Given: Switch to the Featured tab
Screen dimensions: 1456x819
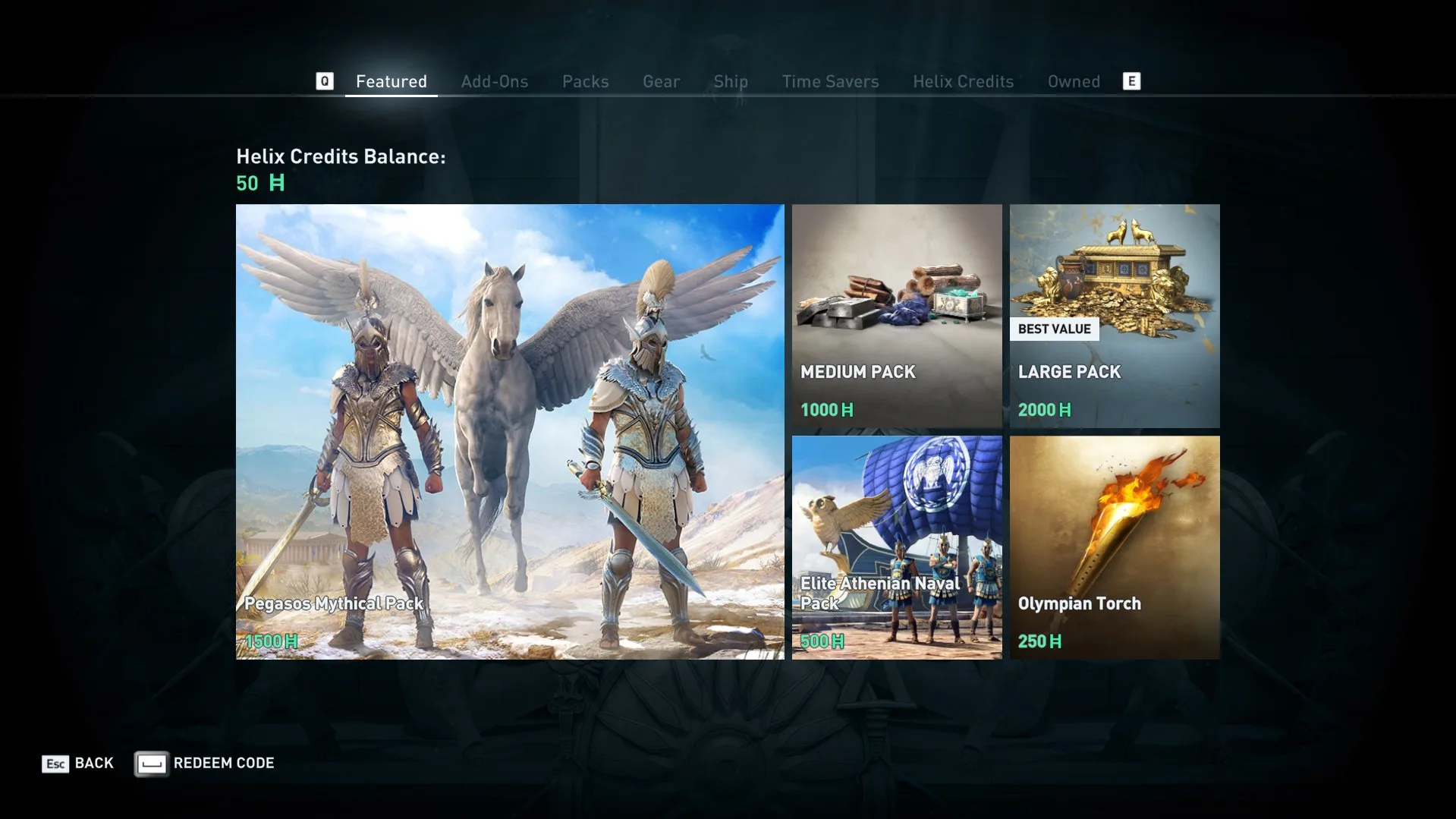Looking at the screenshot, I should tap(391, 81).
